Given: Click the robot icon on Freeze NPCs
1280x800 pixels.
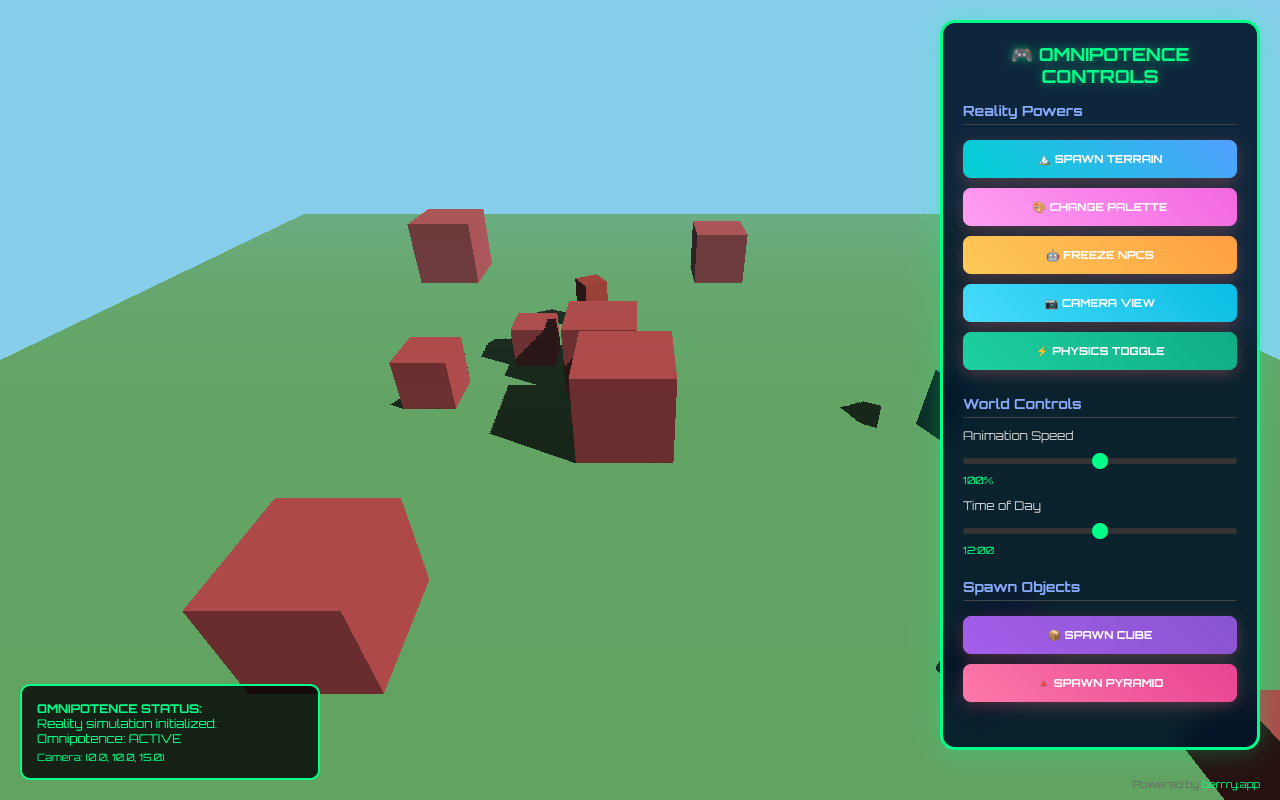Looking at the screenshot, I should point(1053,255).
